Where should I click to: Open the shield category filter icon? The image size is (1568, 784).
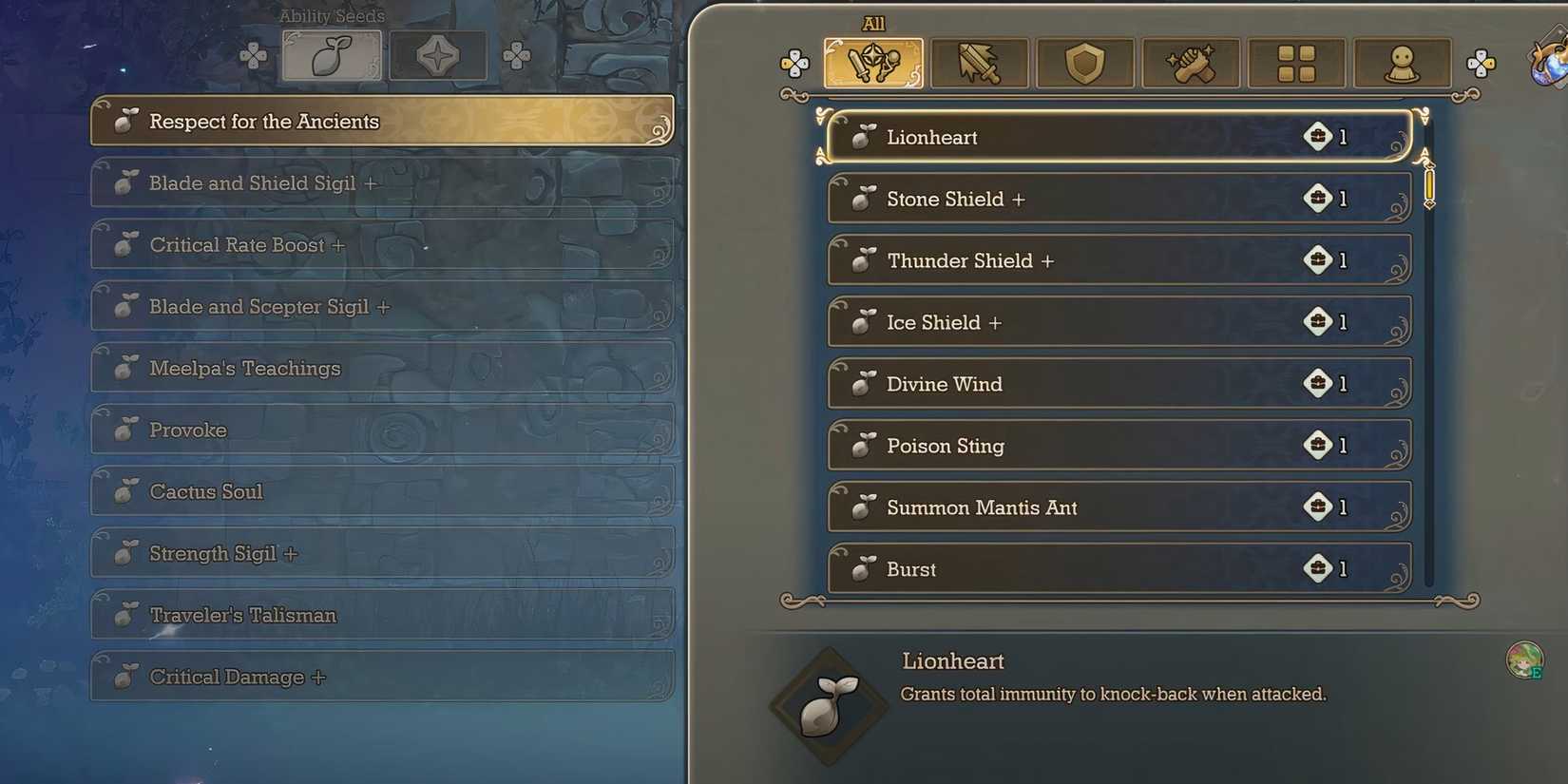click(x=1085, y=63)
